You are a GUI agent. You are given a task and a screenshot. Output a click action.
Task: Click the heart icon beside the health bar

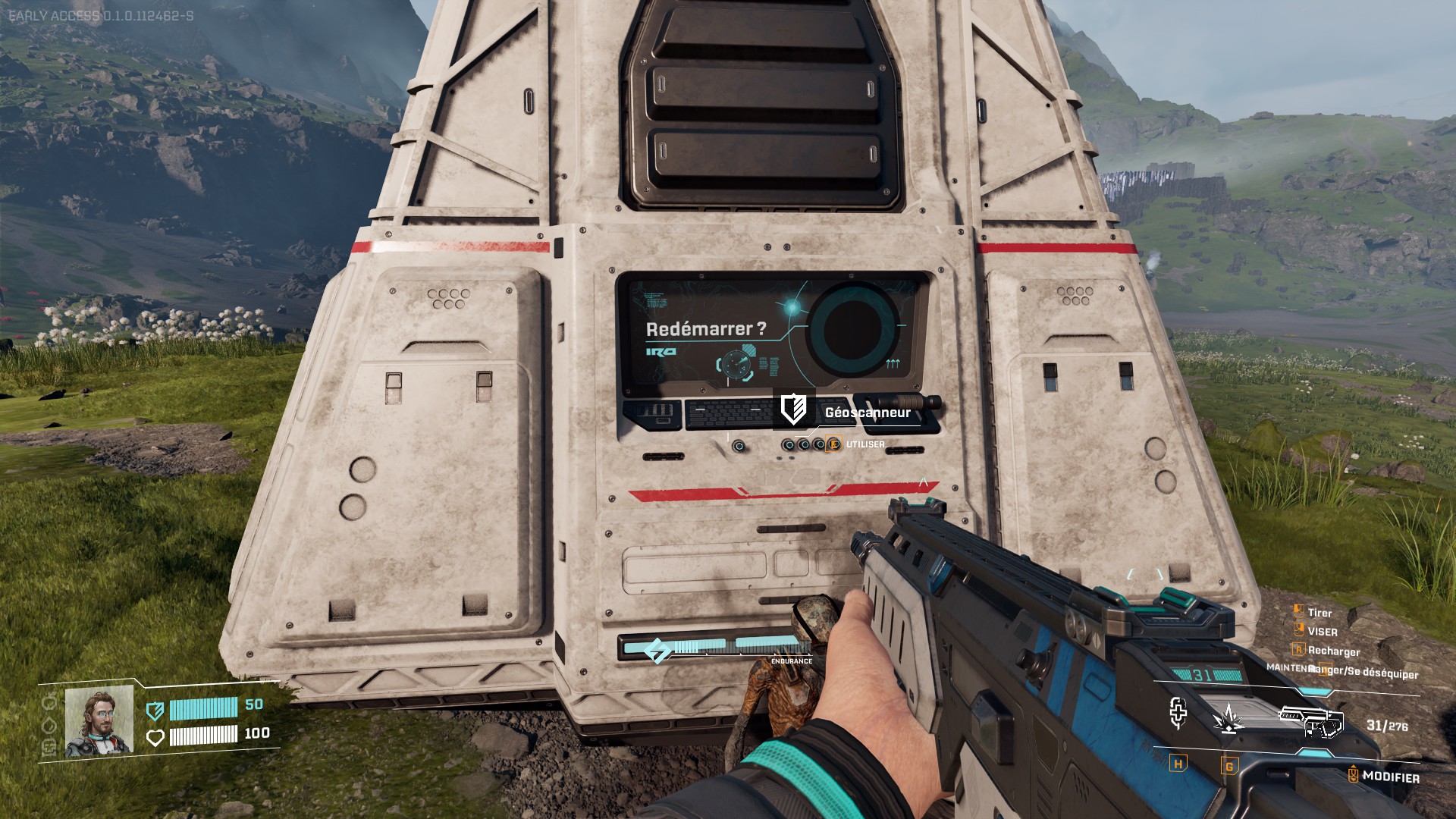[x=155, y=737]
